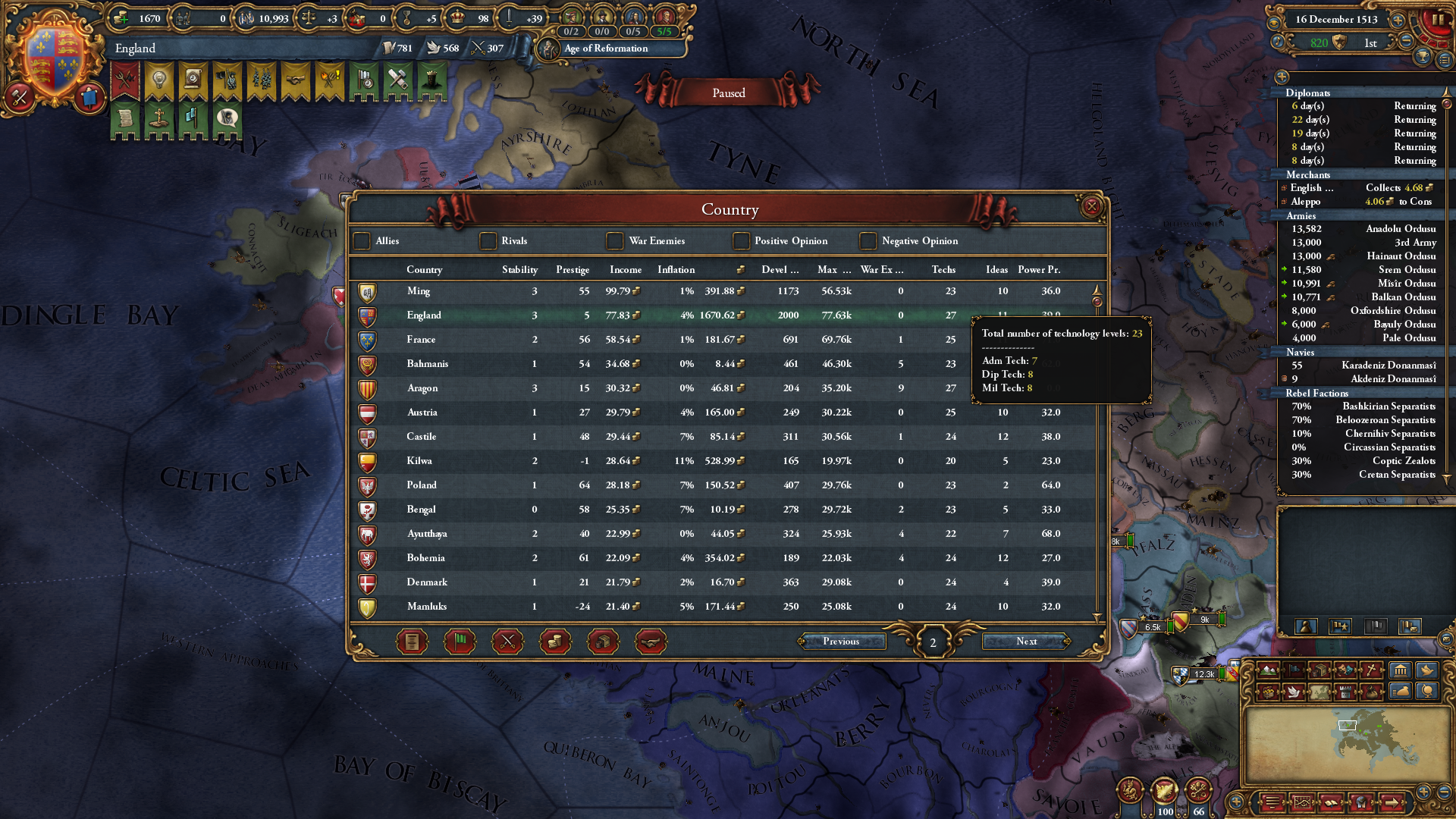1456x819 pixels.
Task: Enable the Allies filter checkbox
Action: pyautogui.click(x=362, y=241)
